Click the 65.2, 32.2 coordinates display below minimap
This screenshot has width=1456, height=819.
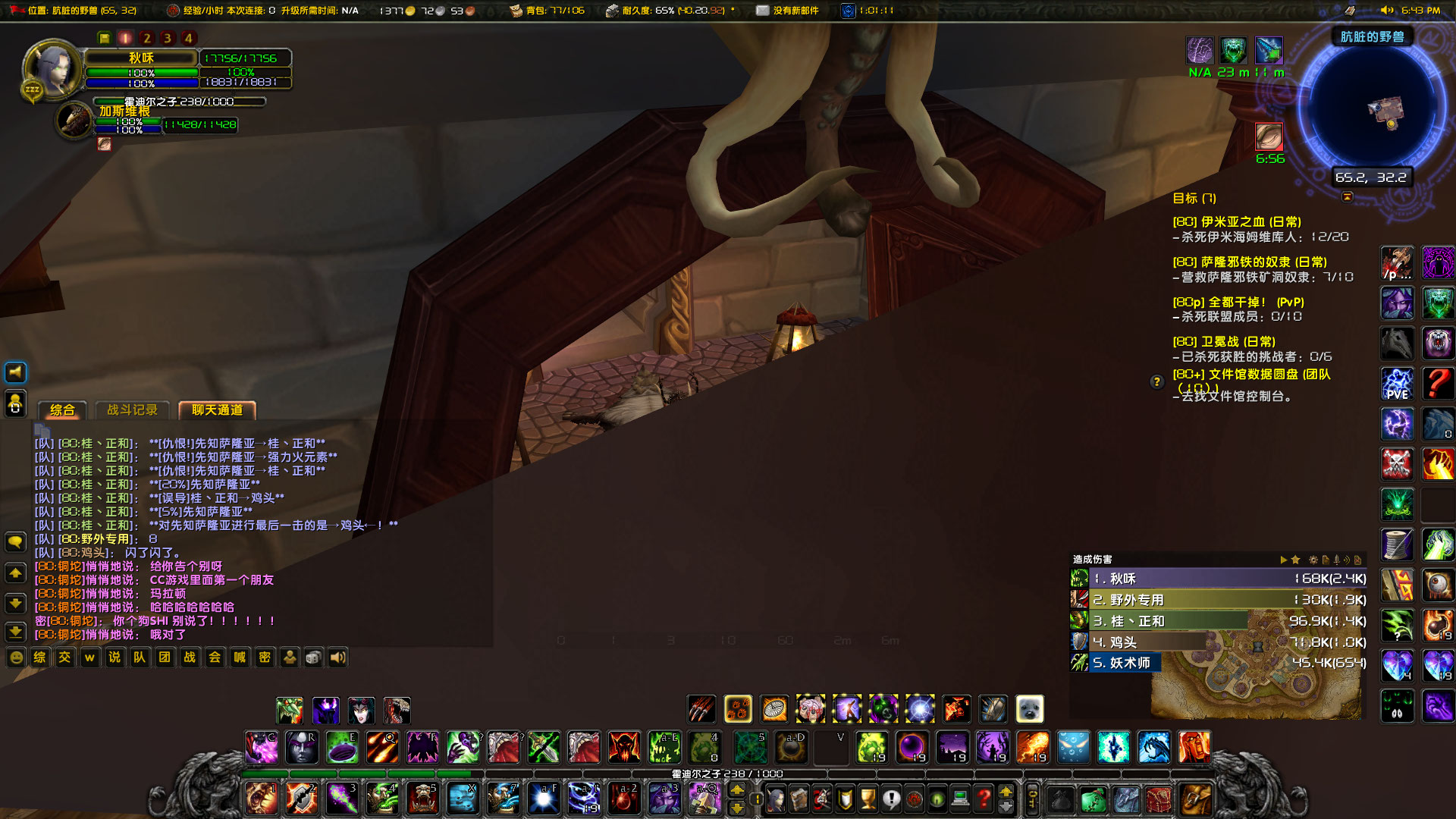pyautogui.click(x=1370, y=176)
